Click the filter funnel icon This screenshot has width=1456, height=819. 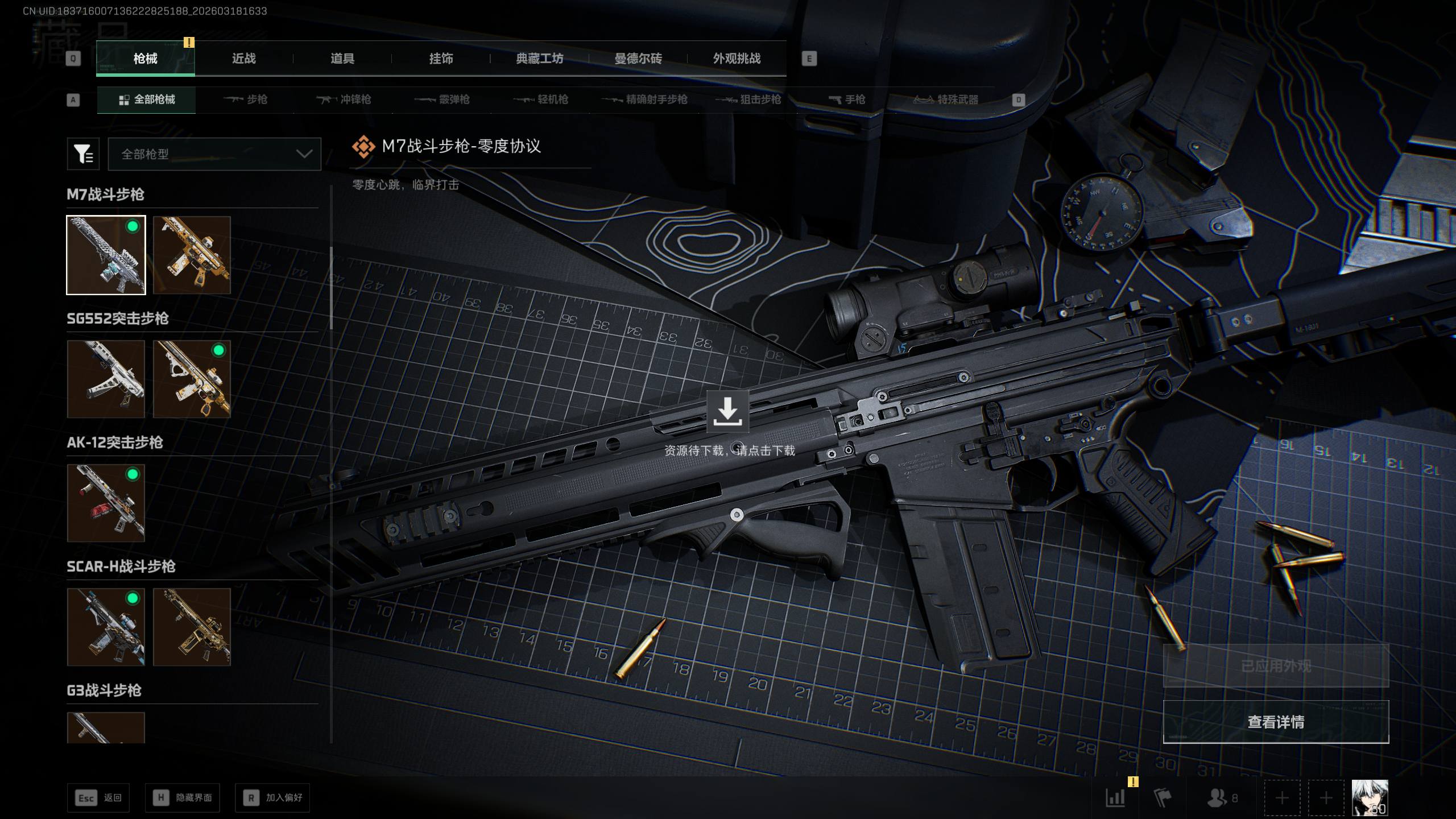pyautogui.click(x=83, y=154)
